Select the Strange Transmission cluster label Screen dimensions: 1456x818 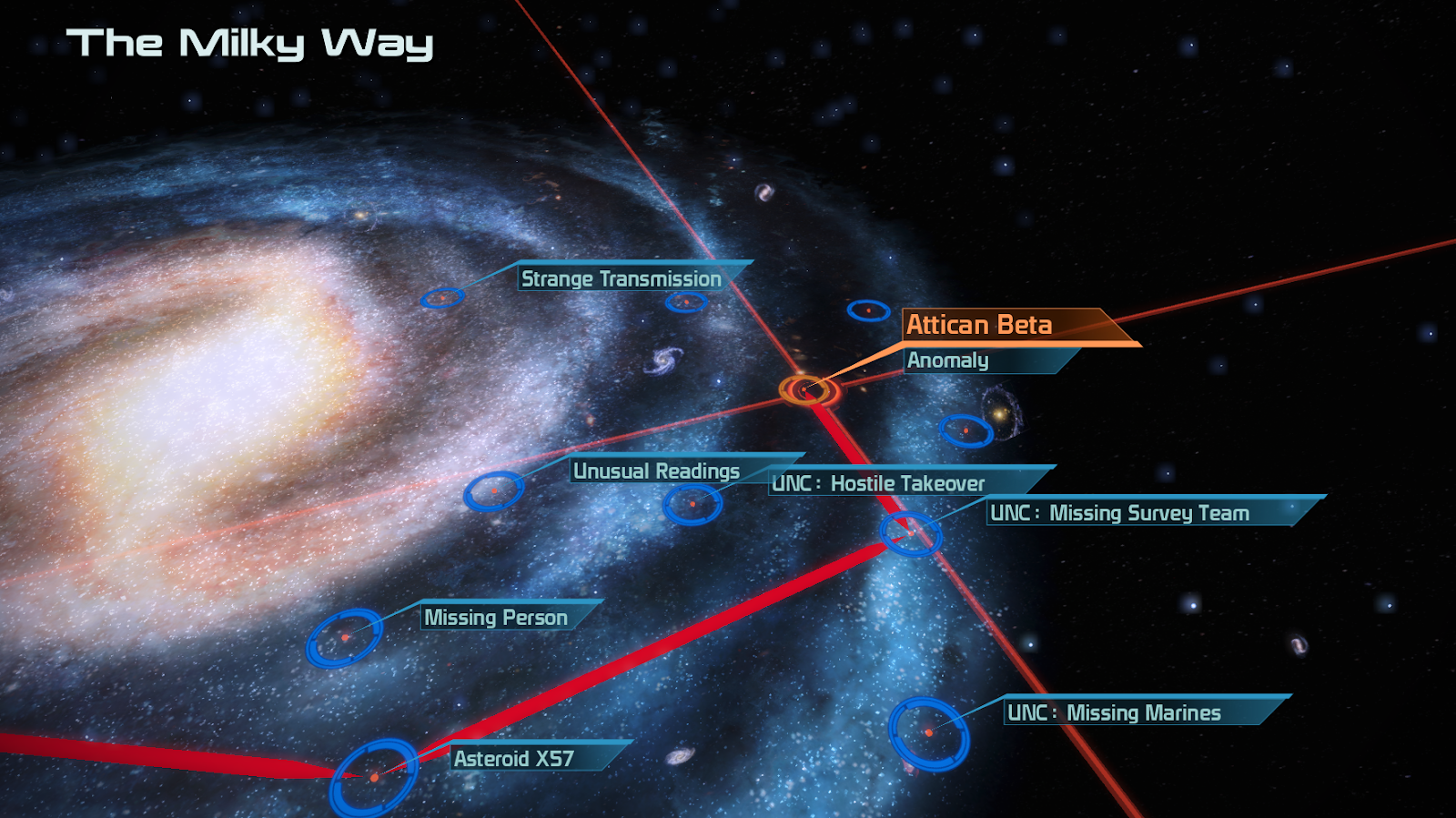622,278
